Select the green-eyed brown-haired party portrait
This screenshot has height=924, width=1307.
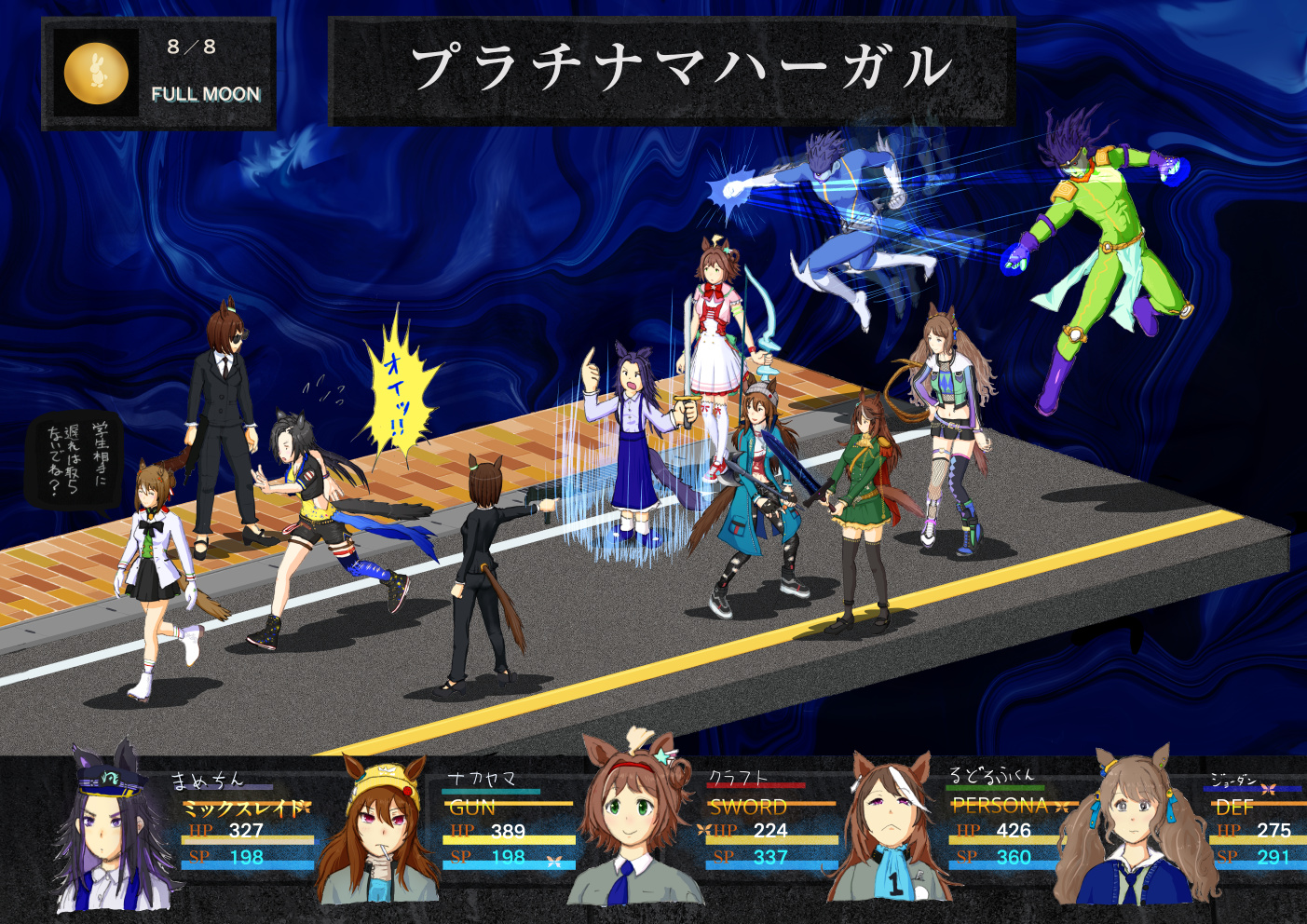(x=633, y=820)
